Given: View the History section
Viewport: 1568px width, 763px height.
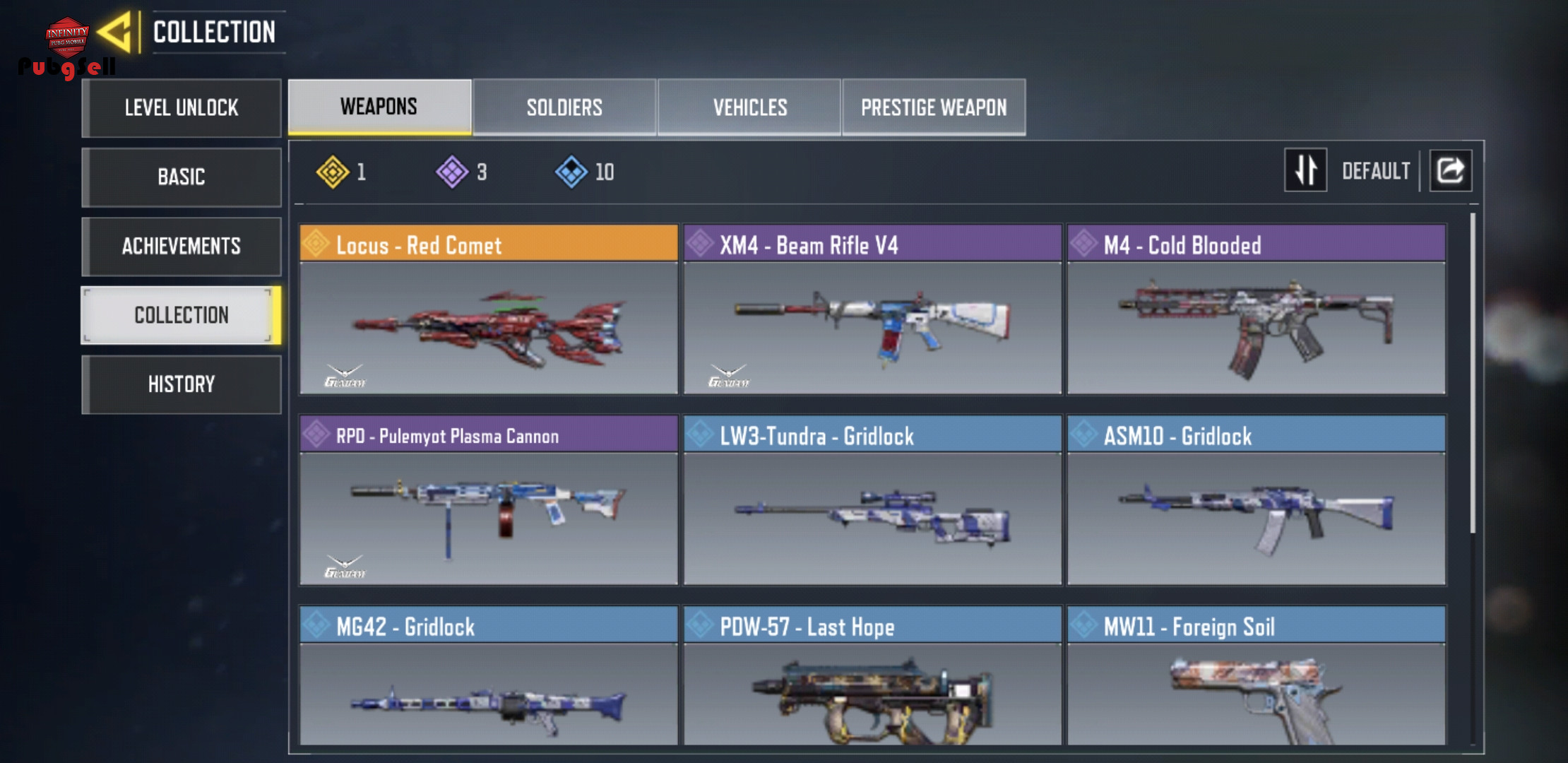Looking at the screenshot, I should click(x=182, y=384).
